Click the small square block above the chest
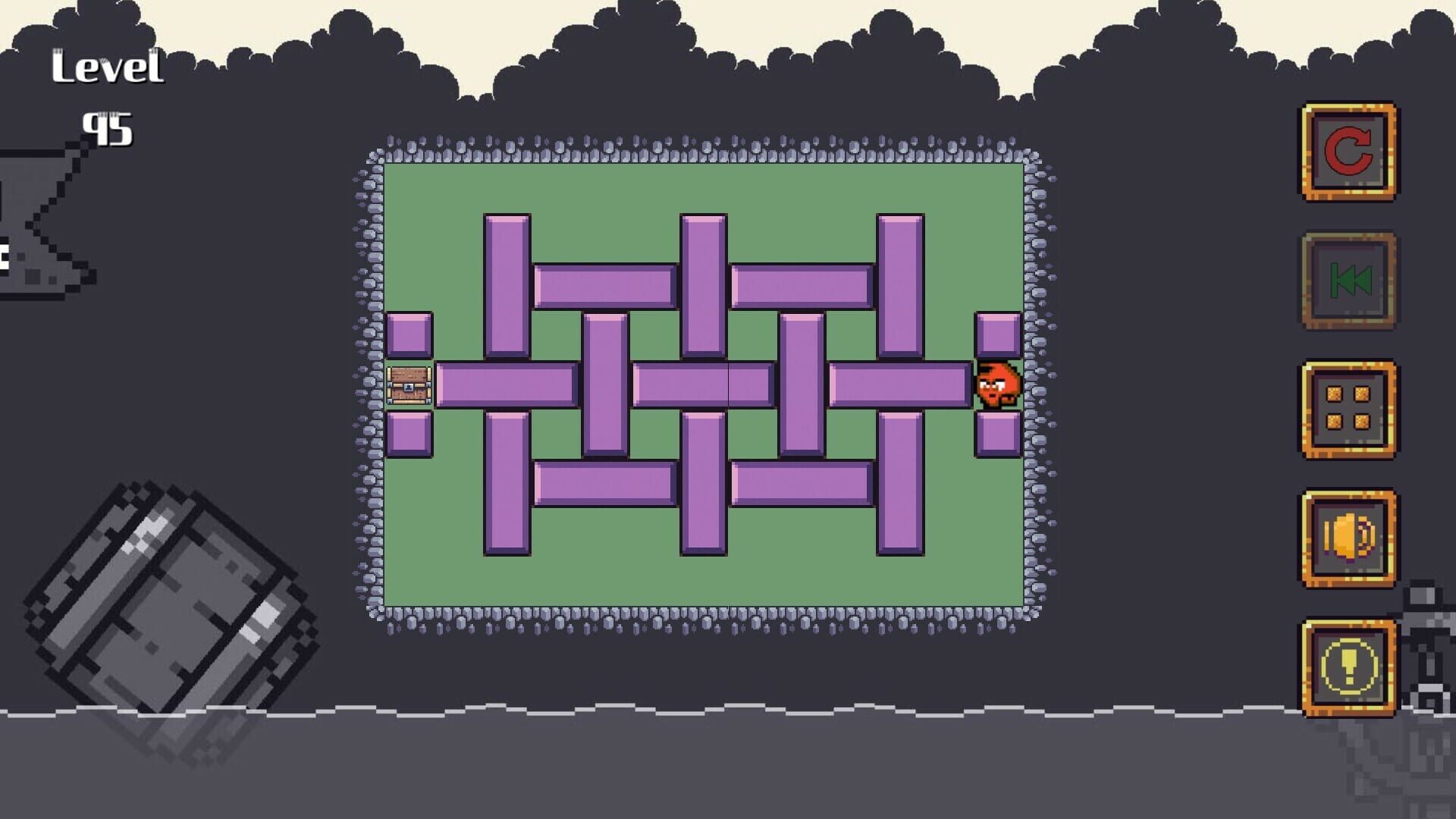Screen dimensions: 1456x819 409,334
